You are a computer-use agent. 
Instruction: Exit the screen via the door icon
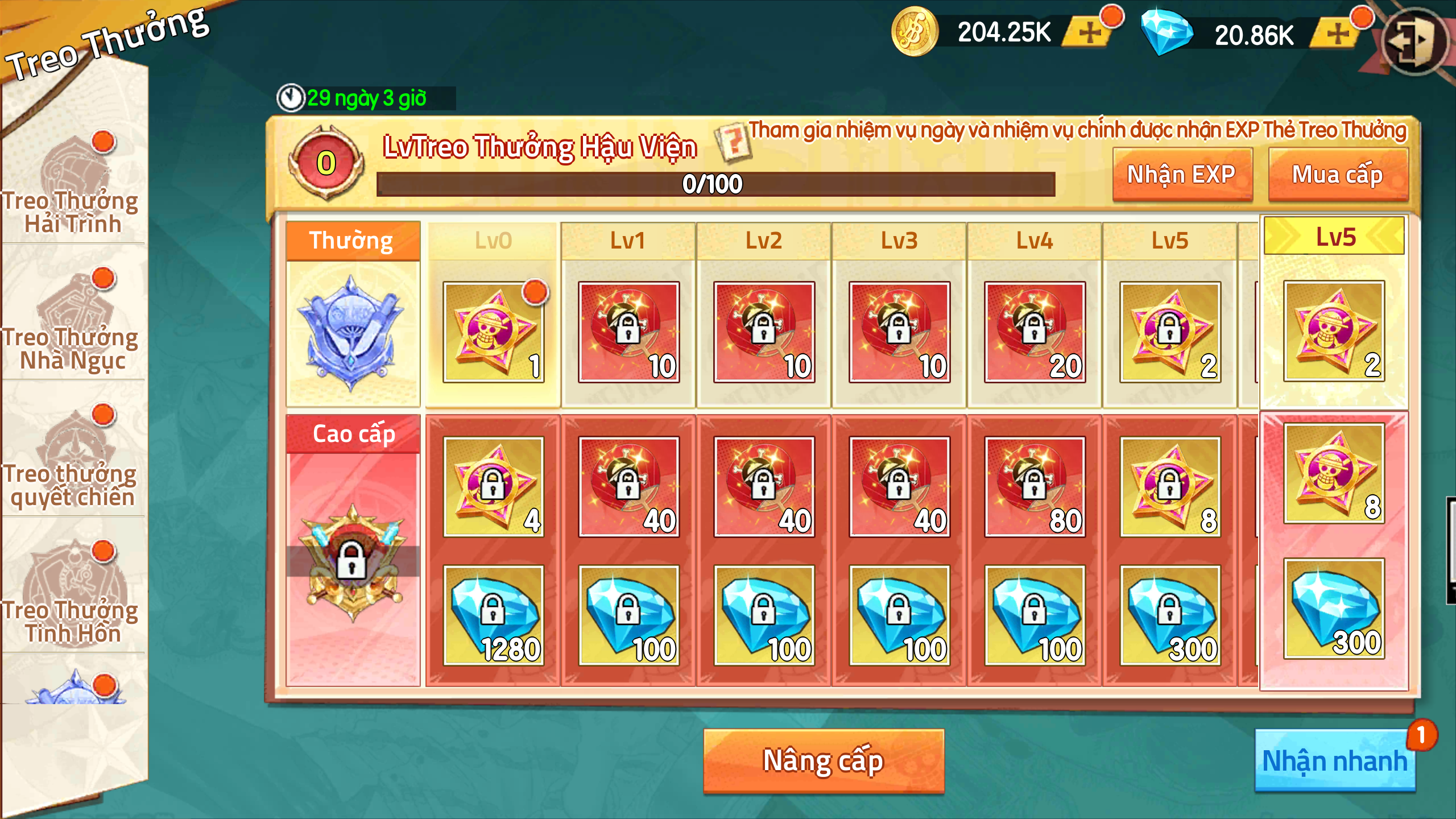(1414, 40)
